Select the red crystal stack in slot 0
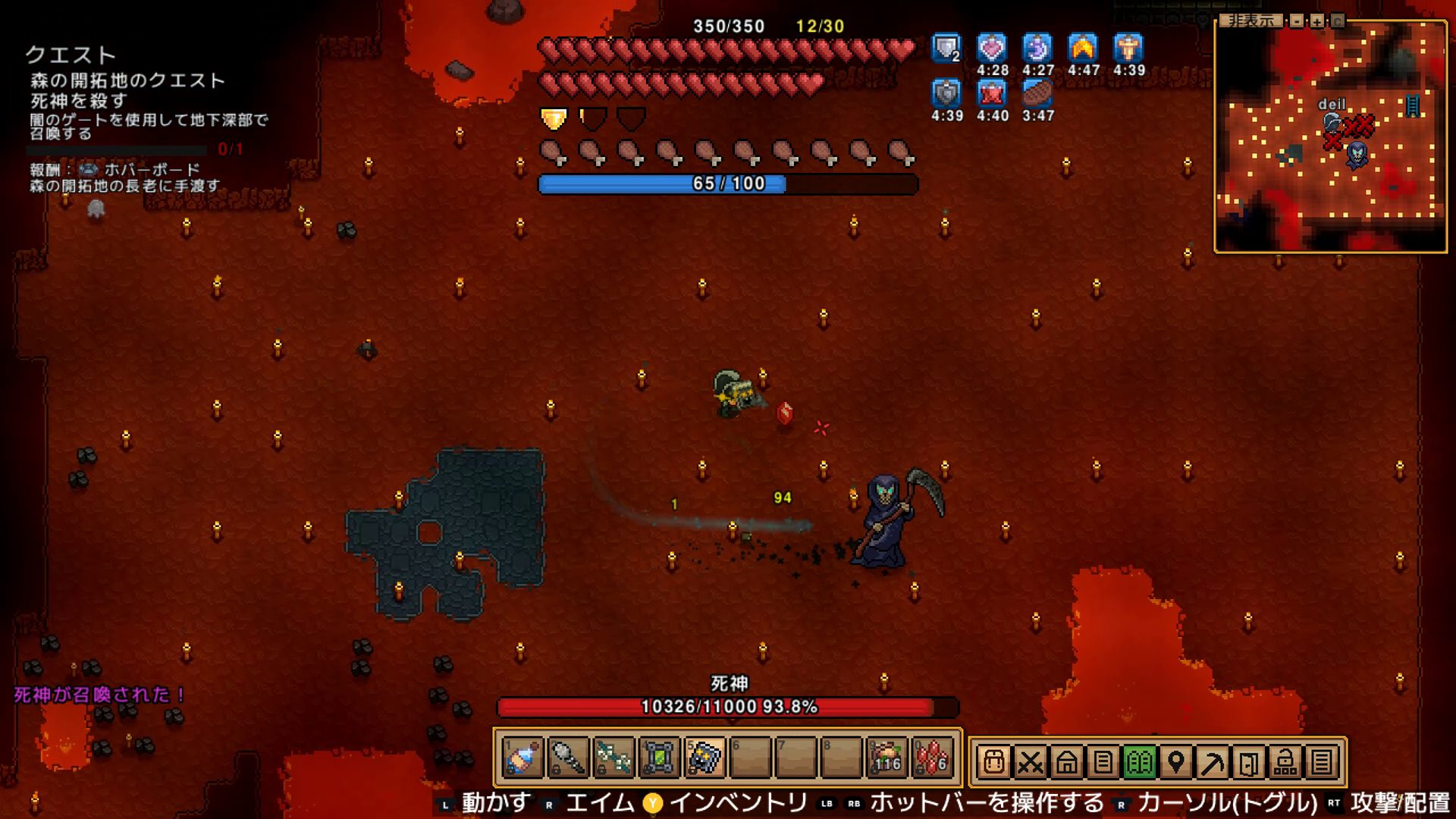This screenshot has width=1456, height=819. tap(932, 758)
